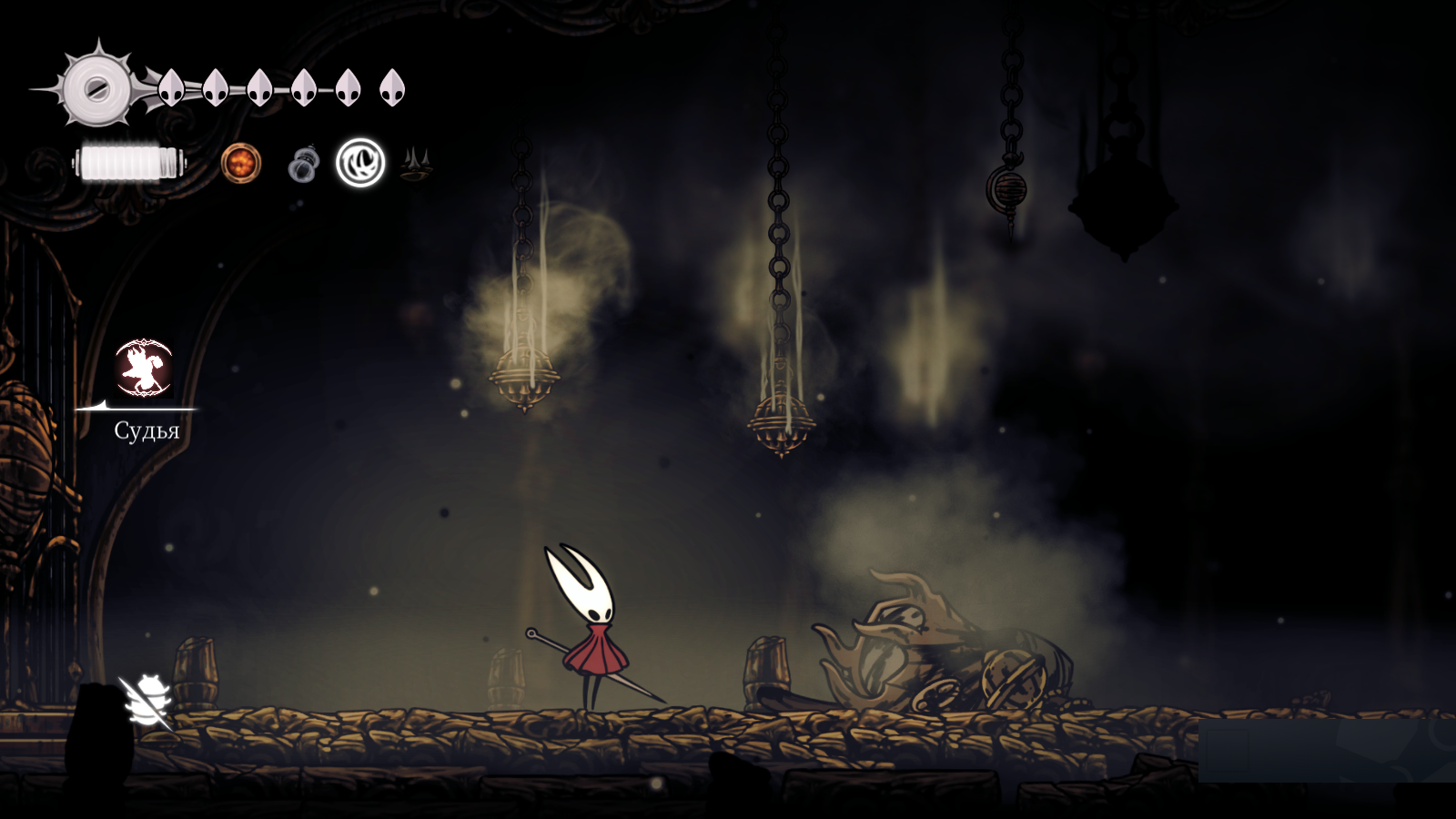Select the grey flask tool icon
1456x819 pixels.
(x=303, y=165)
